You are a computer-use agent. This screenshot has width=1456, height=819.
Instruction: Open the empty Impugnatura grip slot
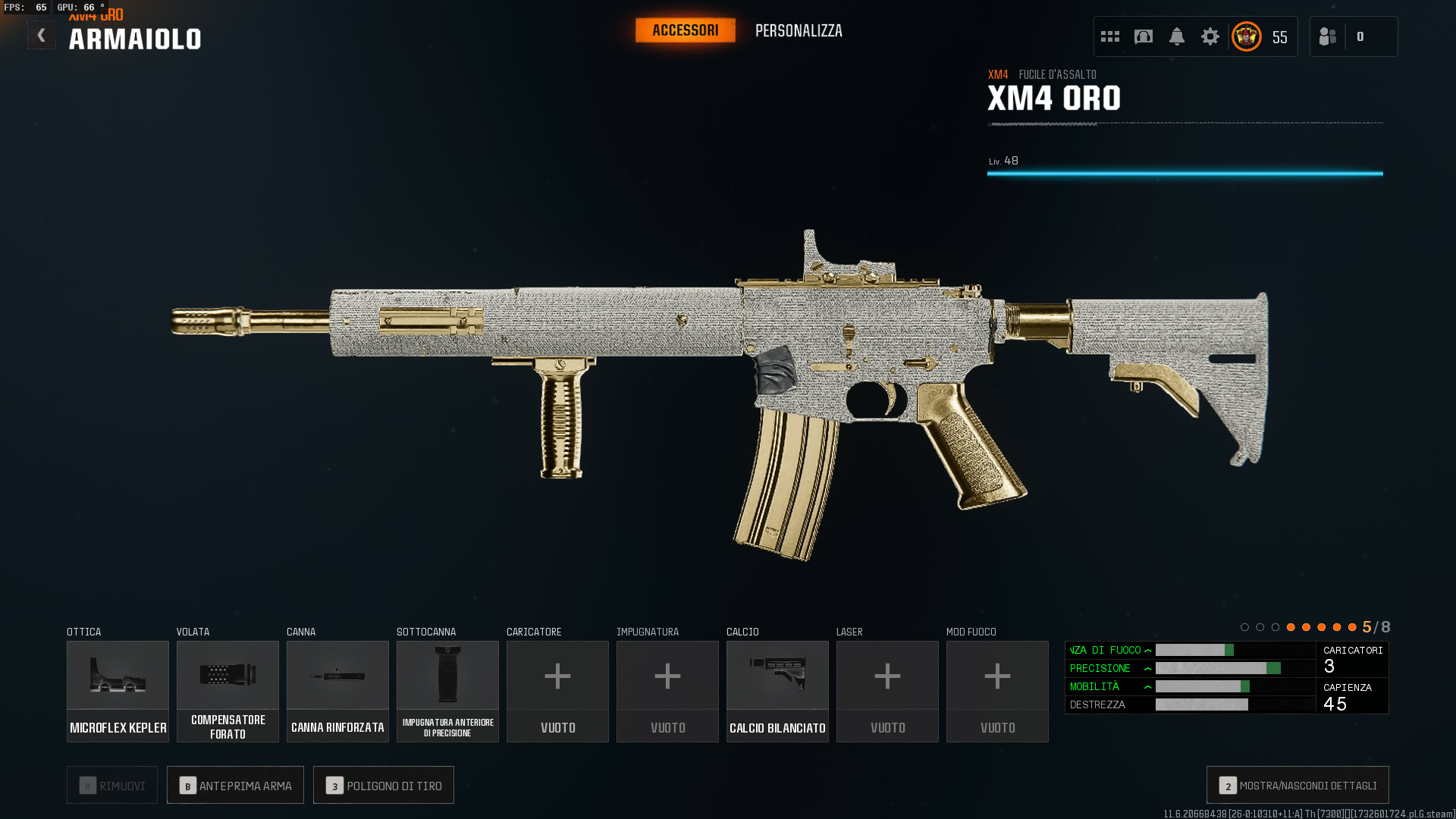point(667,691)
